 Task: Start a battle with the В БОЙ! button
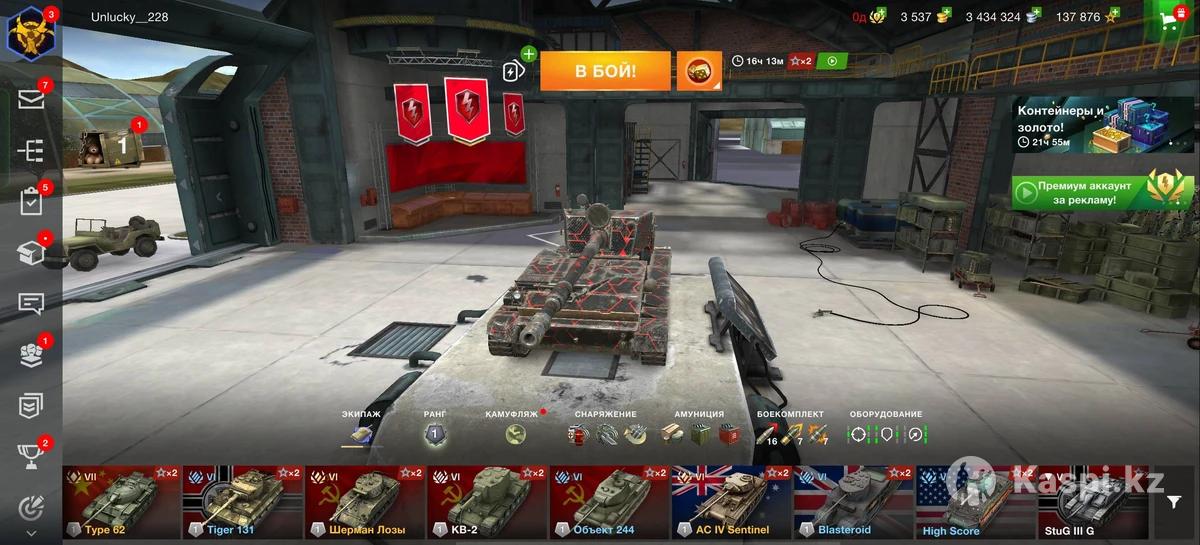(x=605, y=71)
